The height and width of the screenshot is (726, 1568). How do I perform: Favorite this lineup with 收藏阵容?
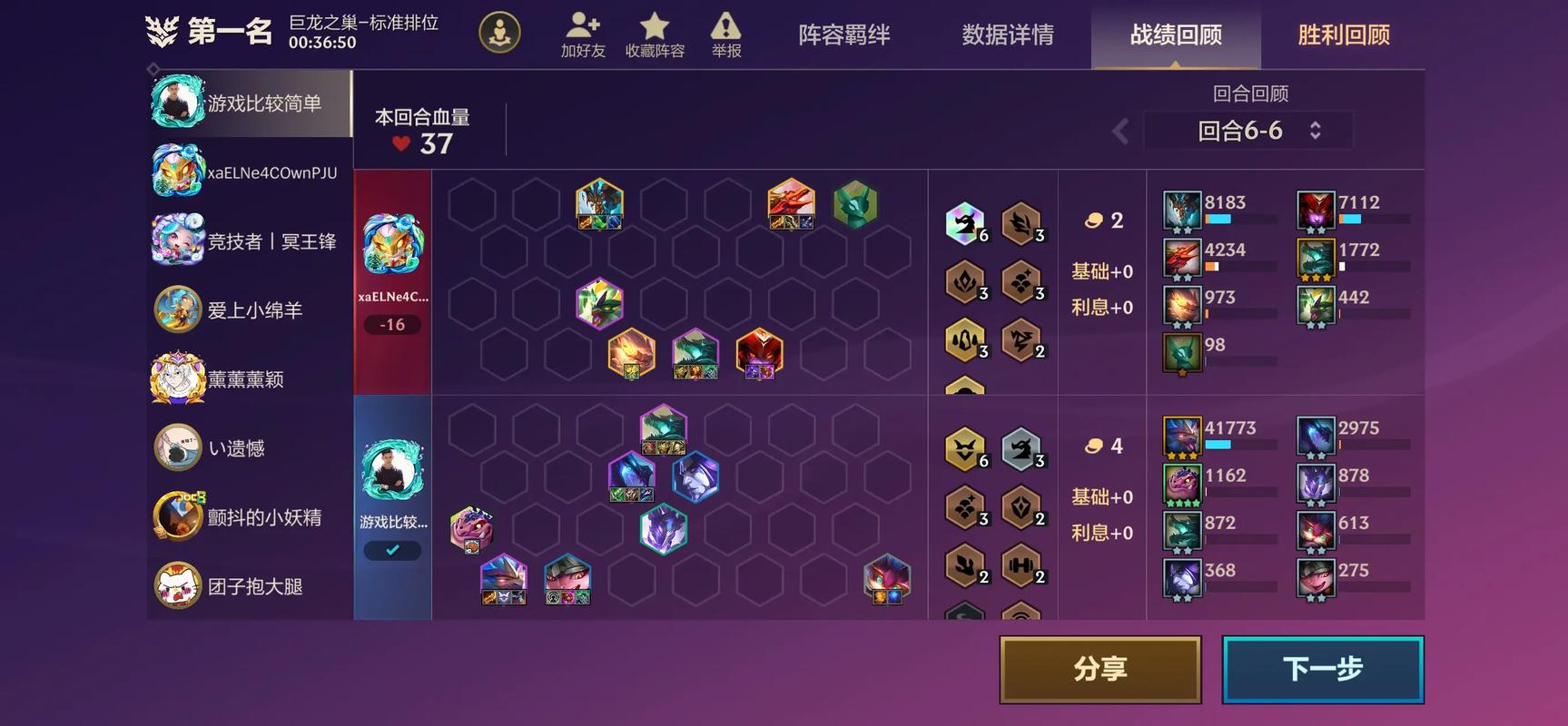(655, 35)
